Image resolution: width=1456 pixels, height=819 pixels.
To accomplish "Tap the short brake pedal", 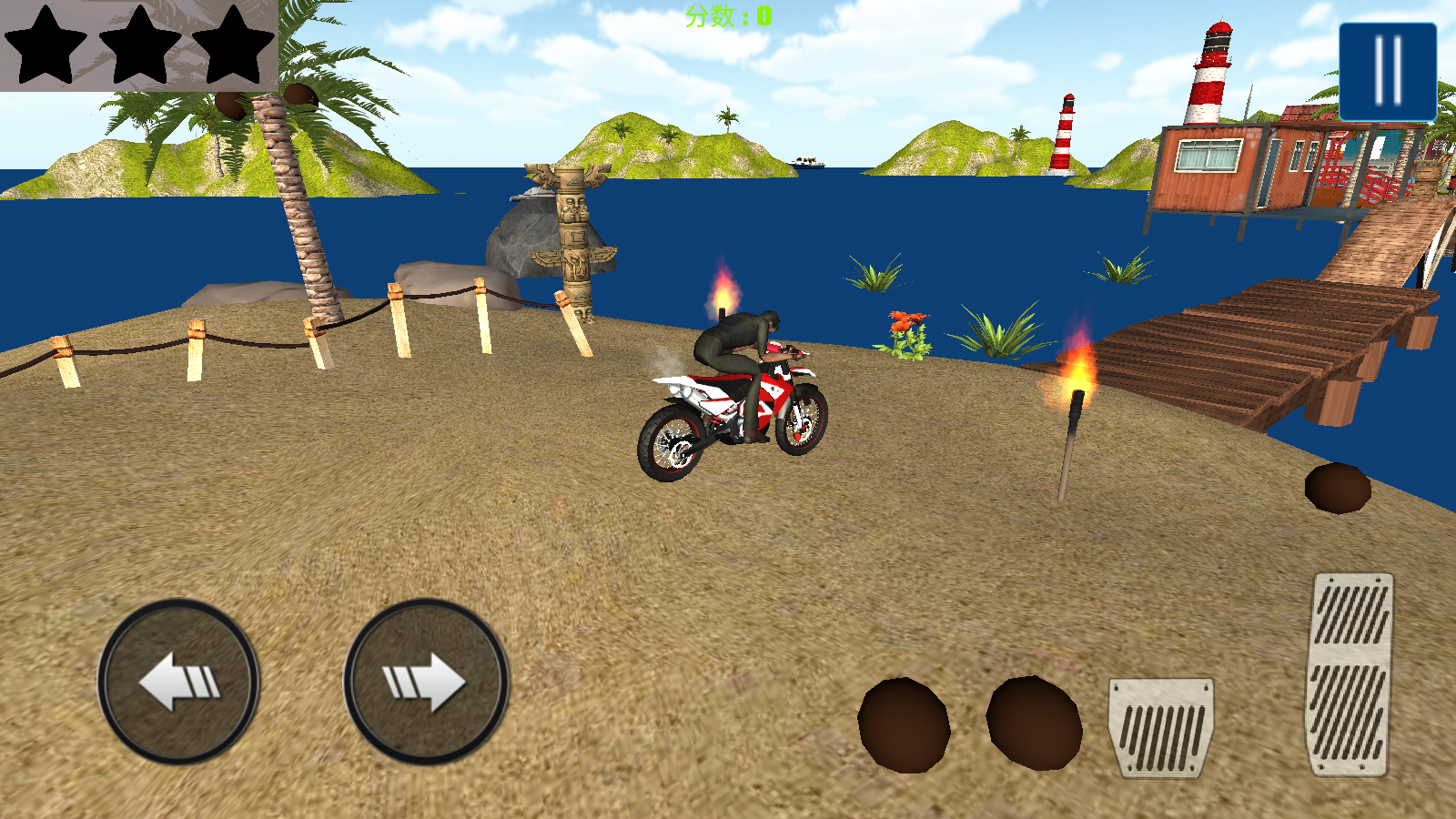I will point(1160,726).
